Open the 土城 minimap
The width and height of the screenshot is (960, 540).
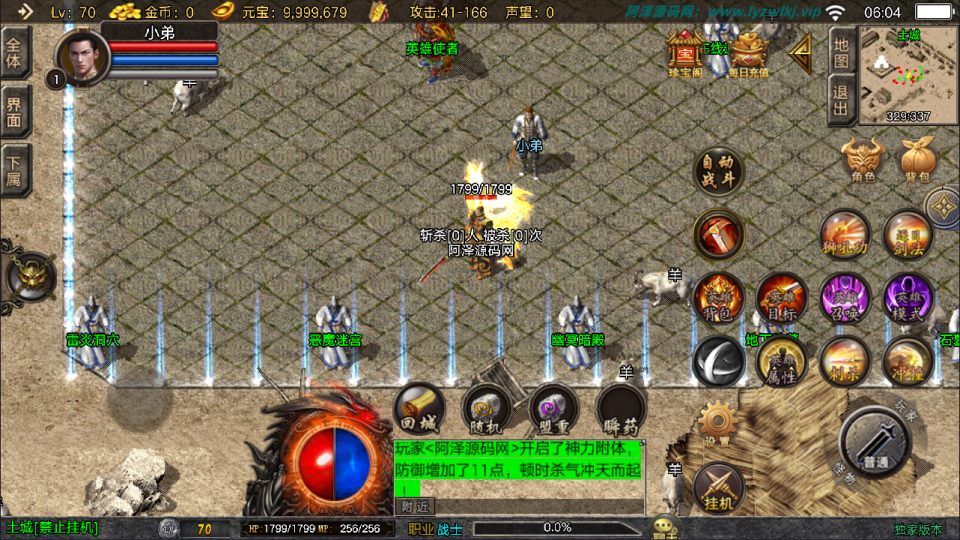[x=894, y=74]
